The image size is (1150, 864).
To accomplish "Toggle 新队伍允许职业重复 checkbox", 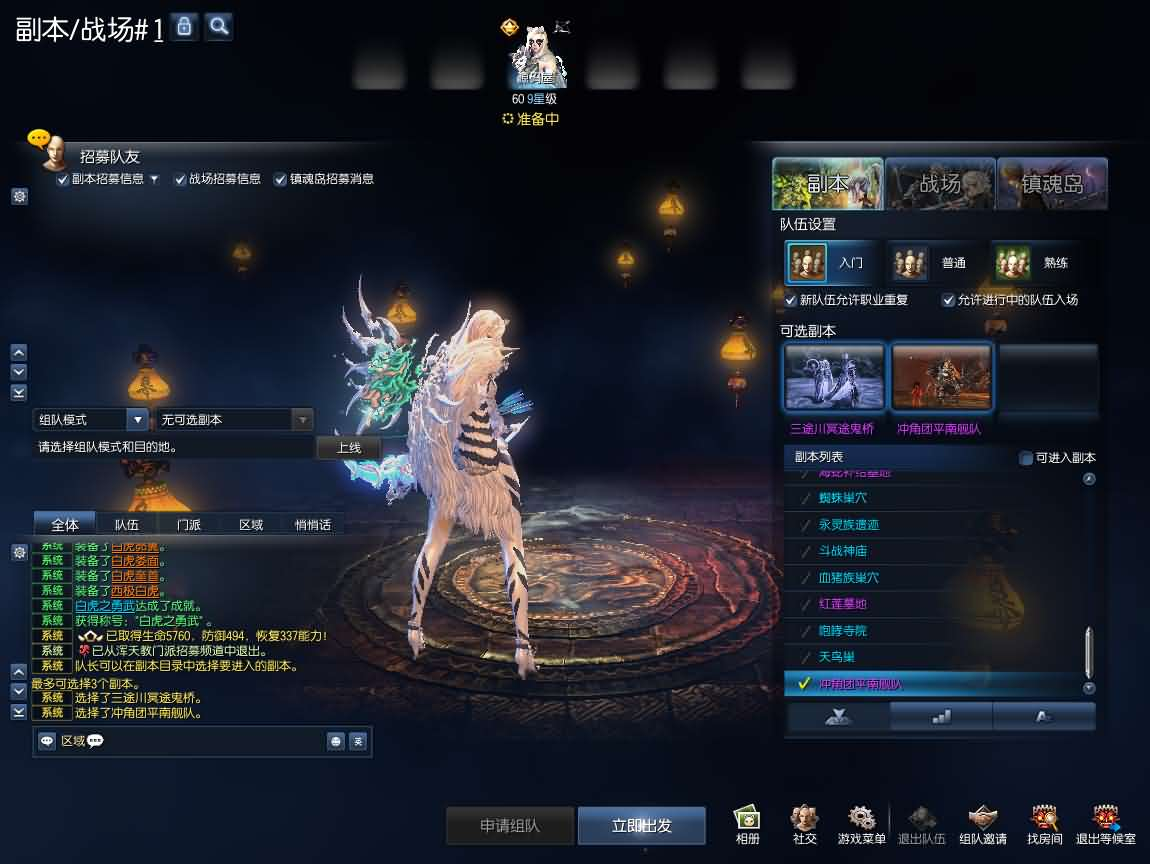I will click(791, 300).
